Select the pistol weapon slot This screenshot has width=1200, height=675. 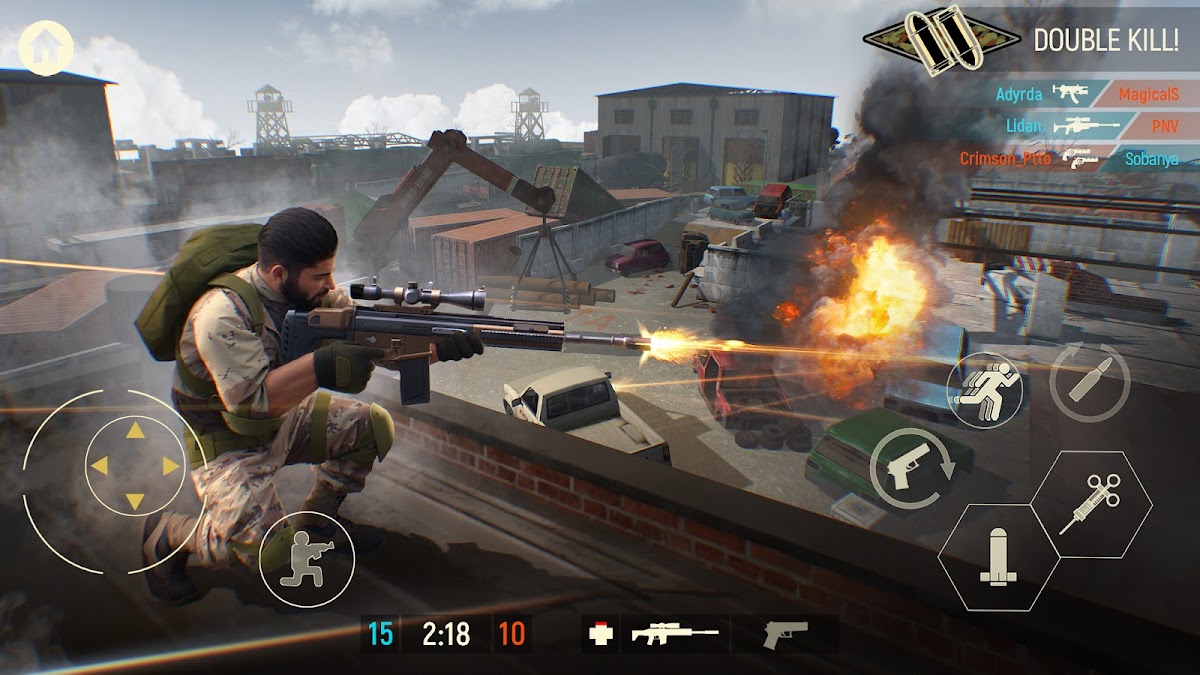[x=785, y=634]
